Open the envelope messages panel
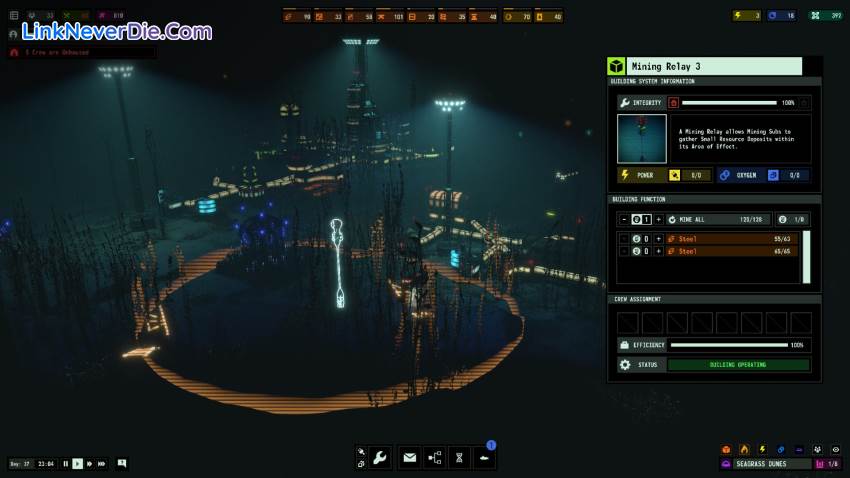850x478 pixels. (409, 457)
